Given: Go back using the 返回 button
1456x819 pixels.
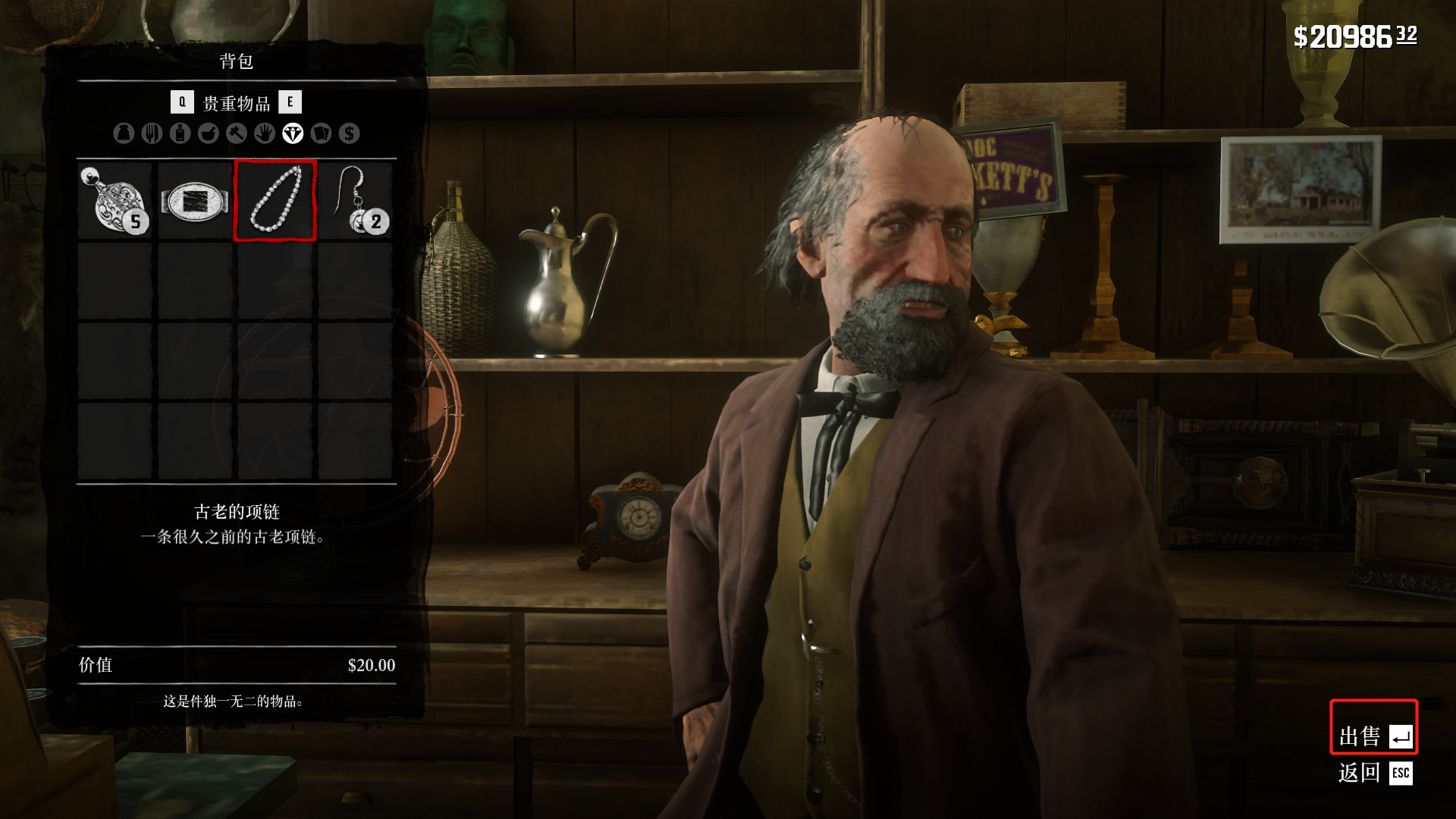Looking at the screenshot, I should (1374, 773).
